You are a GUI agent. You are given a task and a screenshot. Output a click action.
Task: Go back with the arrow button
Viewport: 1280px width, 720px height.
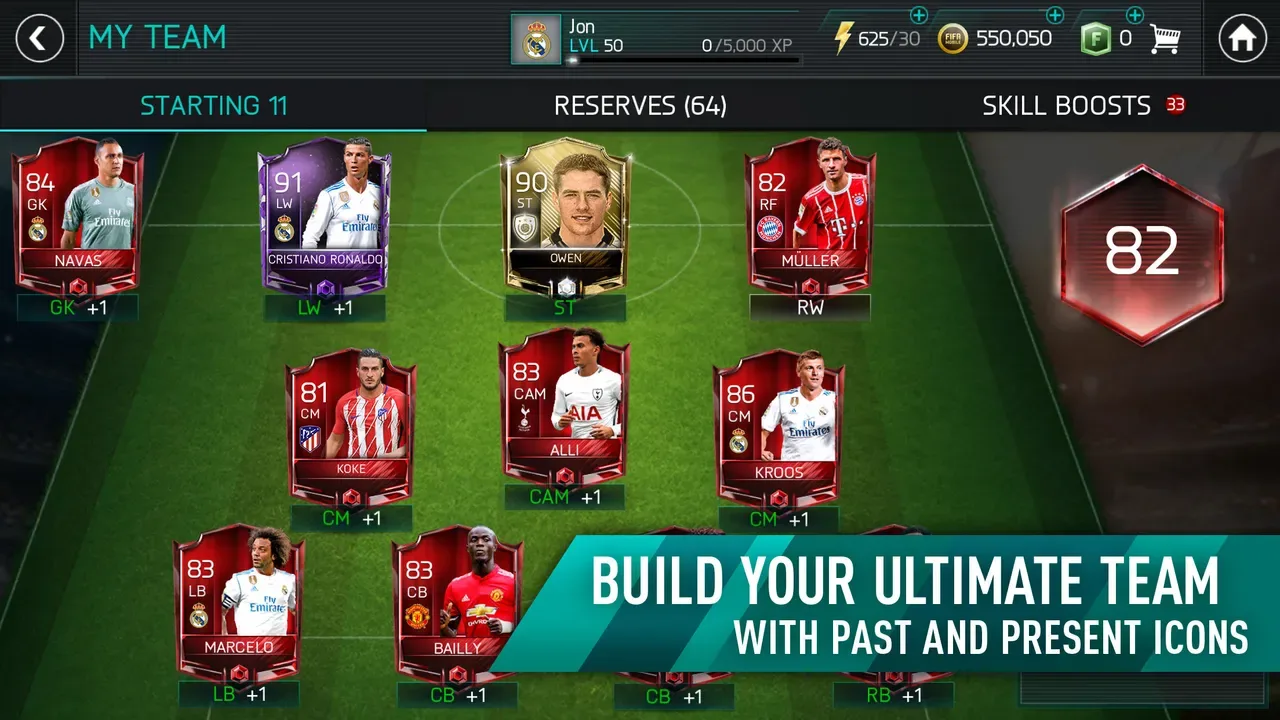(x=38, y=38)
